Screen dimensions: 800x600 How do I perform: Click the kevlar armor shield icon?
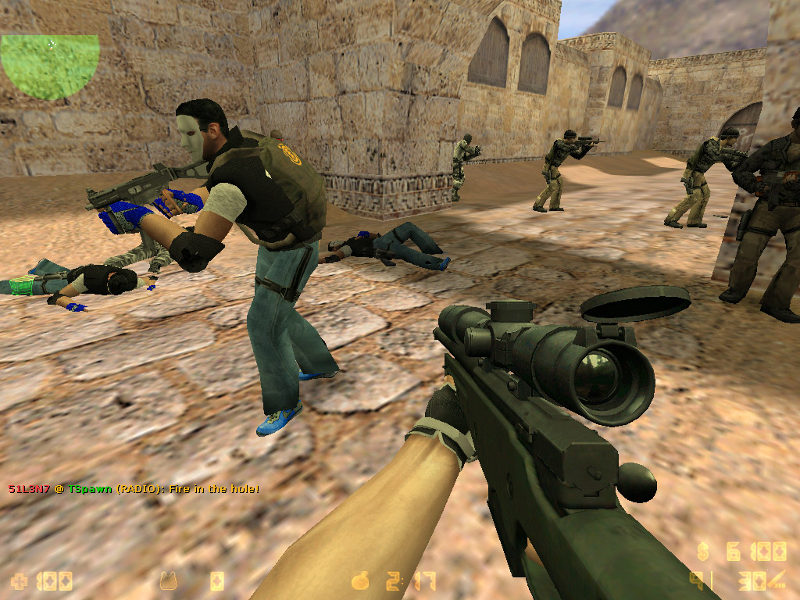[170, 580]
